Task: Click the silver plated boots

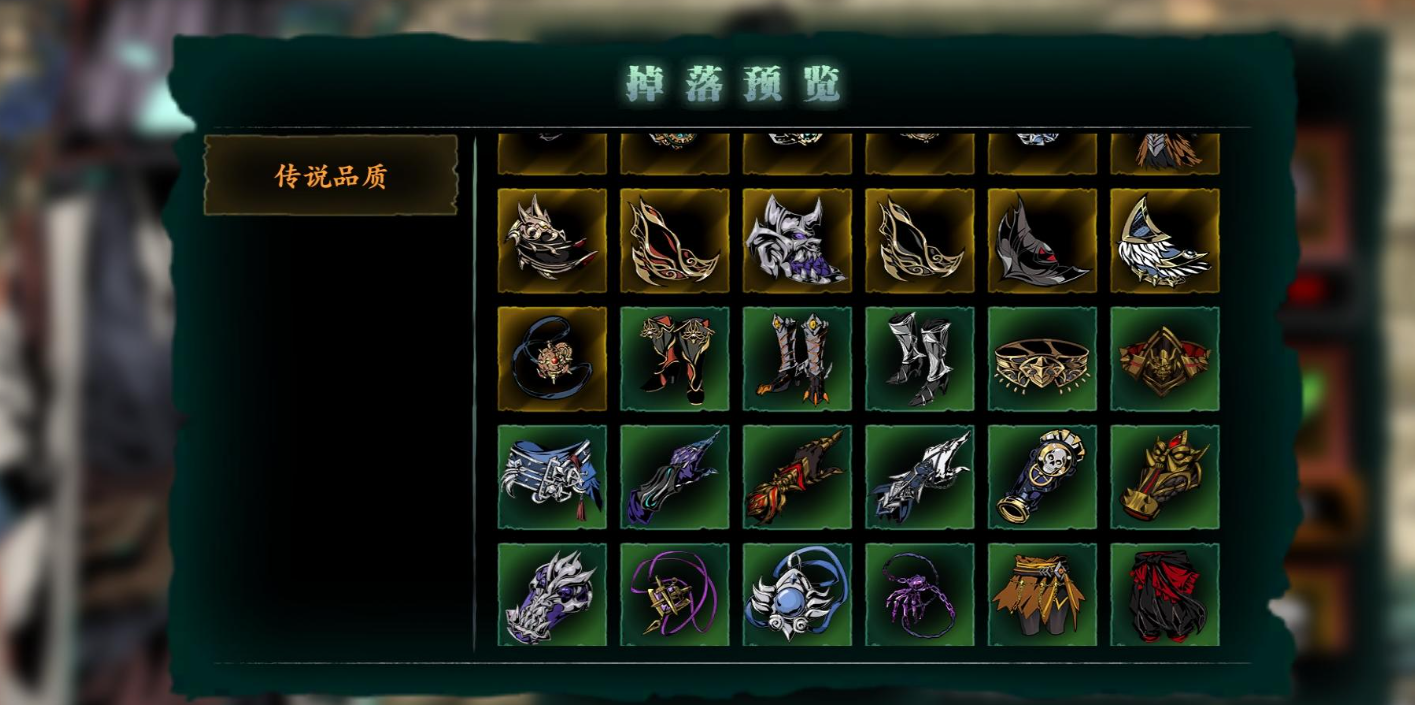Action: [x=919, y=358]
